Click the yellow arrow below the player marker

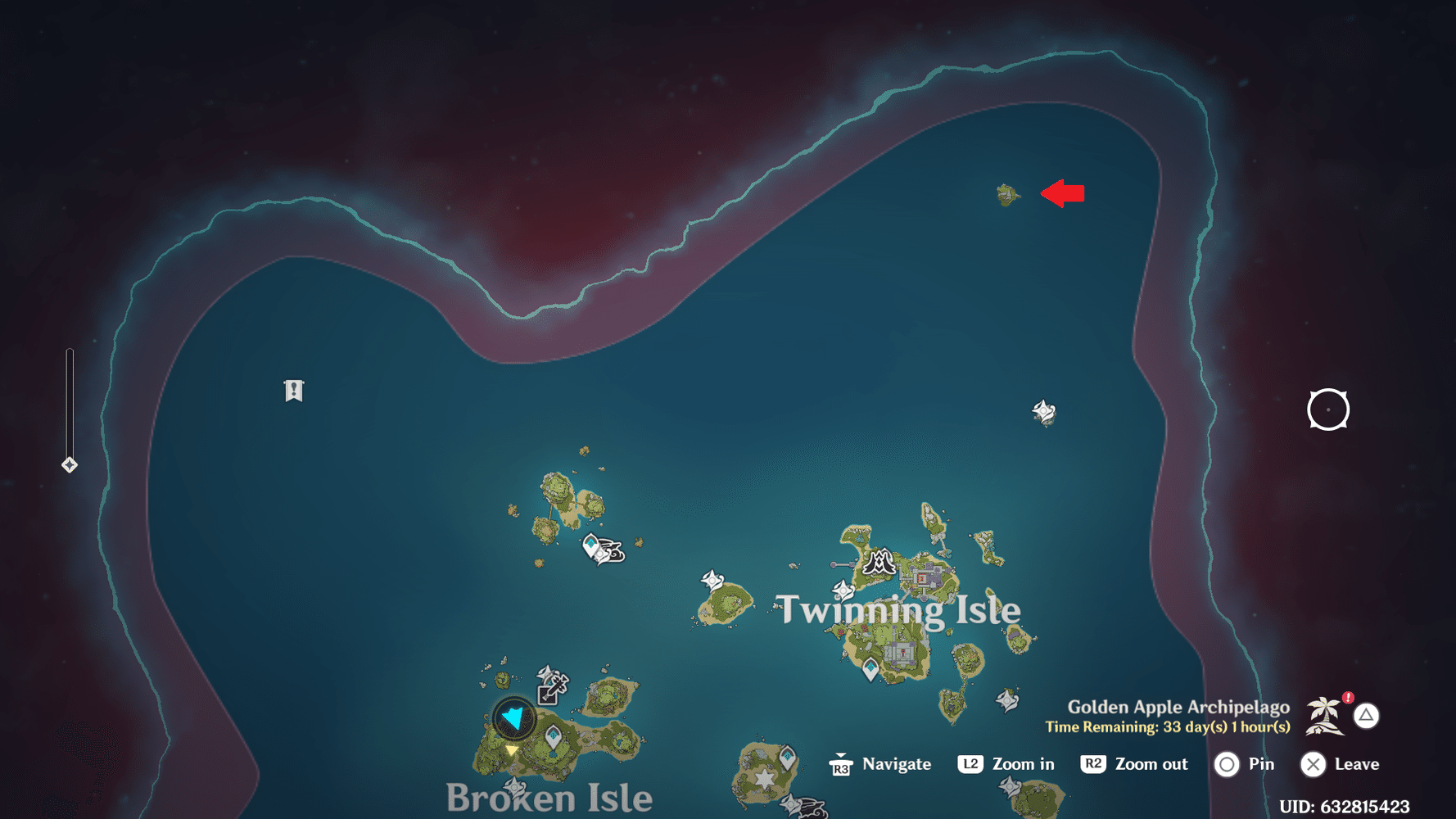click(511, 750)
